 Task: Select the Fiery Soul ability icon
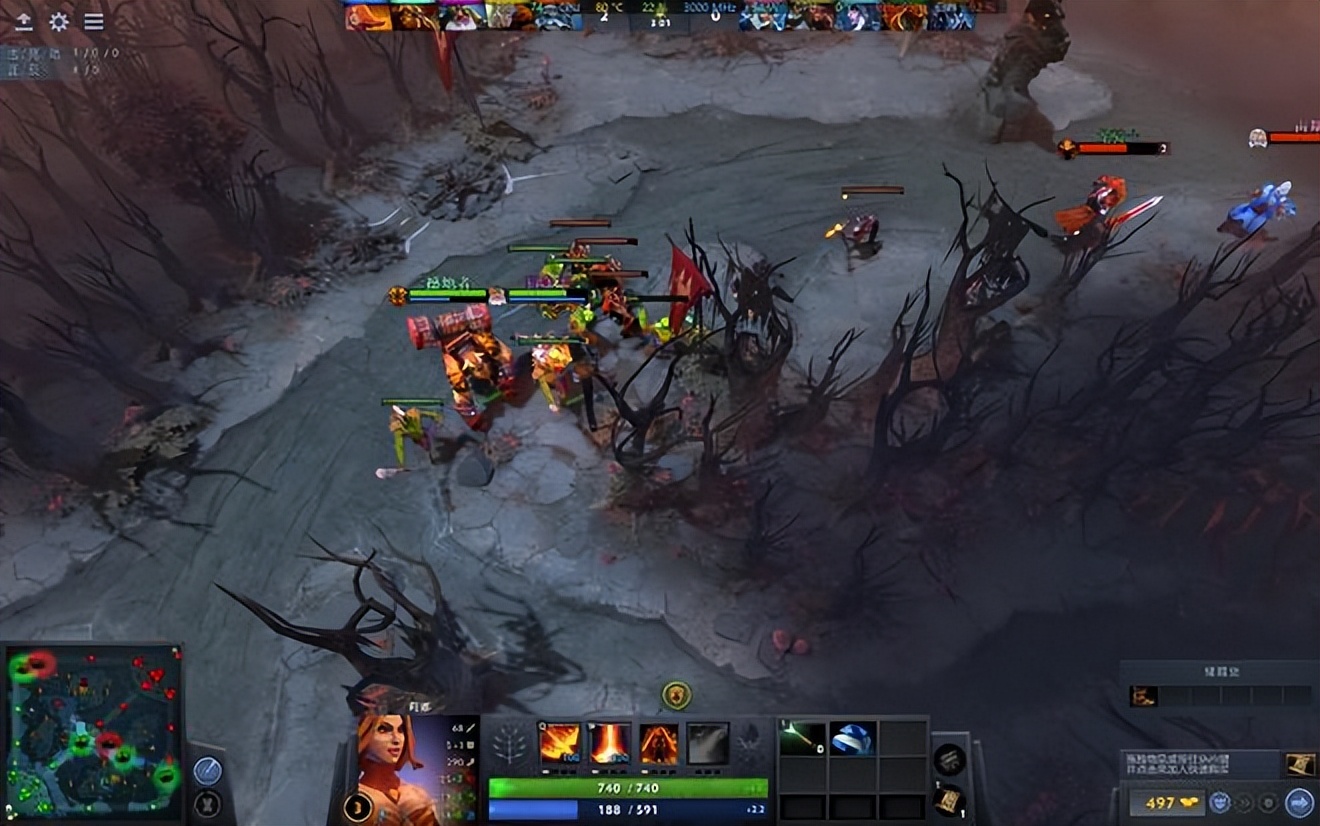click(659, 743)
